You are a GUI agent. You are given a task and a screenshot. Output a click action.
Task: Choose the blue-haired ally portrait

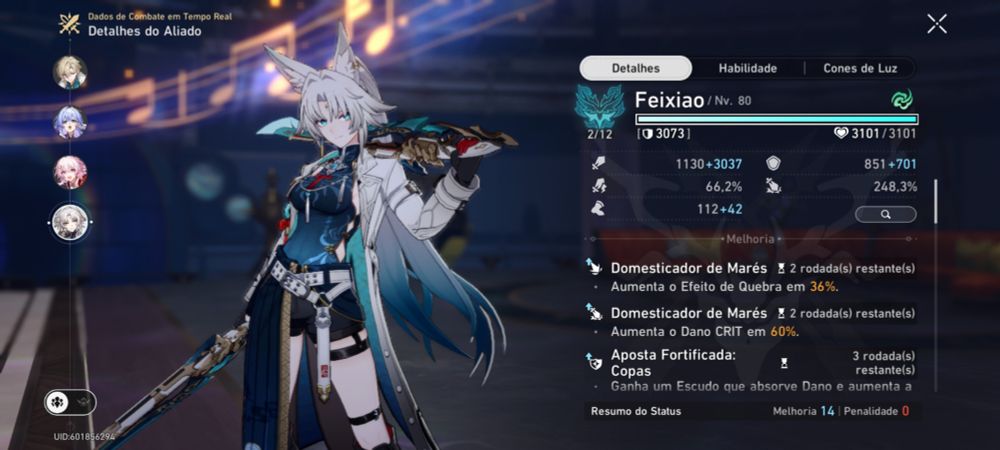[x=70, y=122]
